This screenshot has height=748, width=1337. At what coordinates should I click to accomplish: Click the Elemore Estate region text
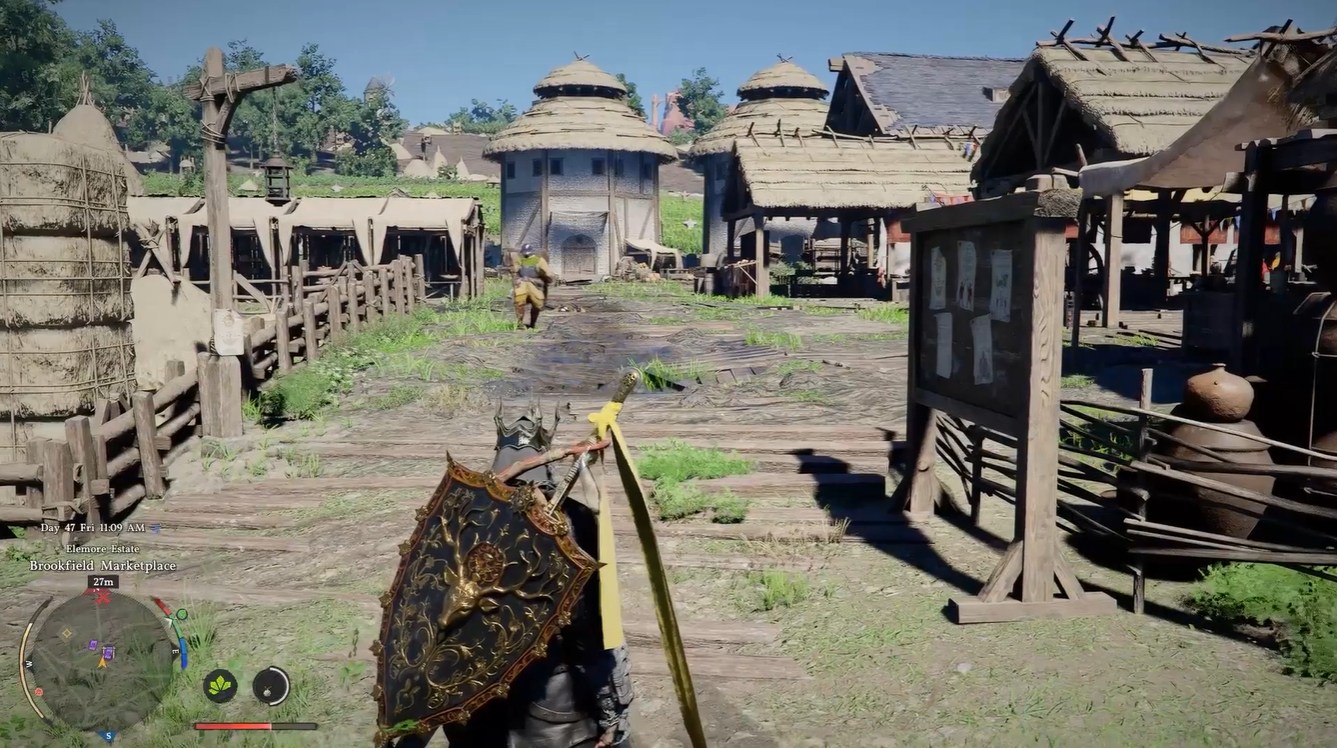(x=102, y=549)
